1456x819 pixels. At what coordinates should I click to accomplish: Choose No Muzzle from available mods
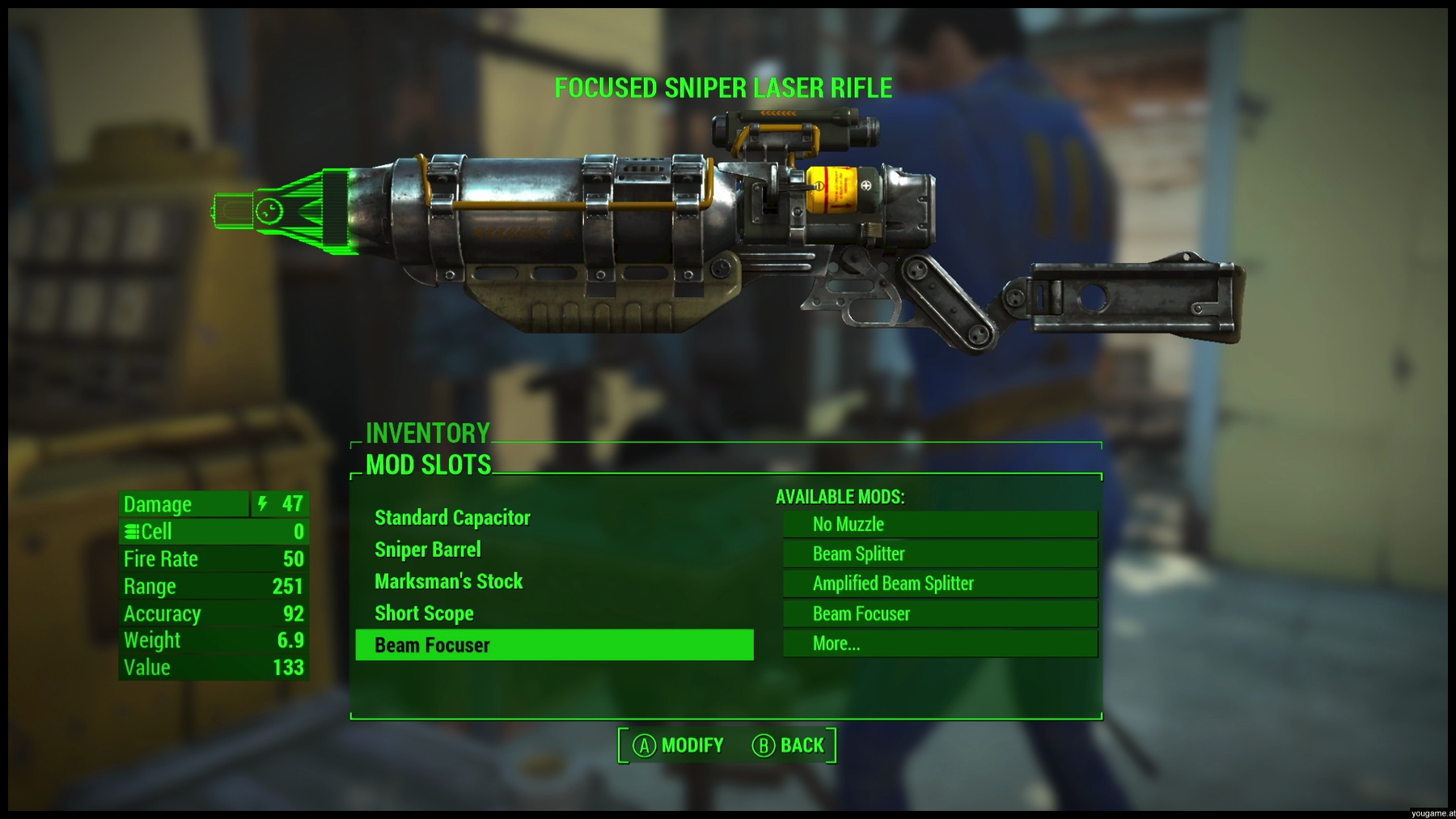940,524
